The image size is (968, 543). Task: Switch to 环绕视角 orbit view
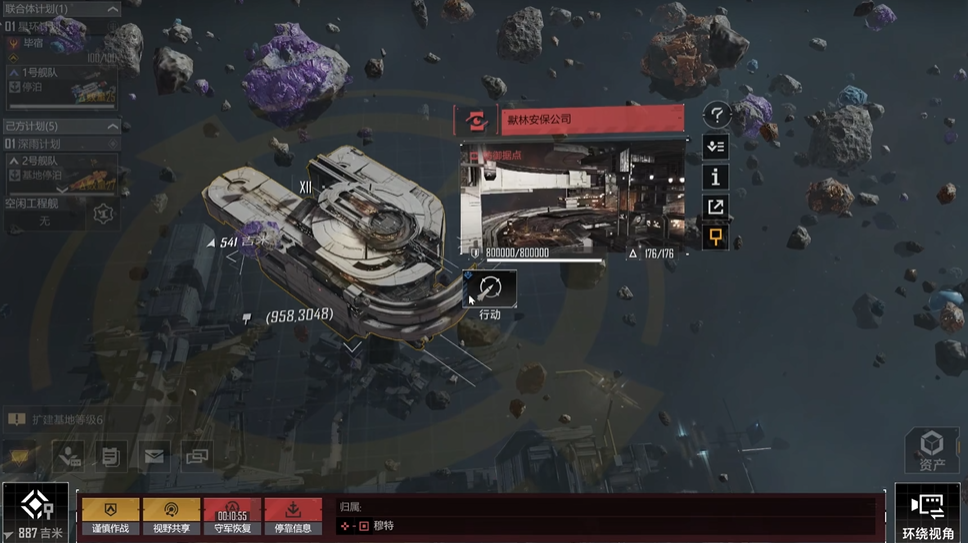tap(927, 513)
